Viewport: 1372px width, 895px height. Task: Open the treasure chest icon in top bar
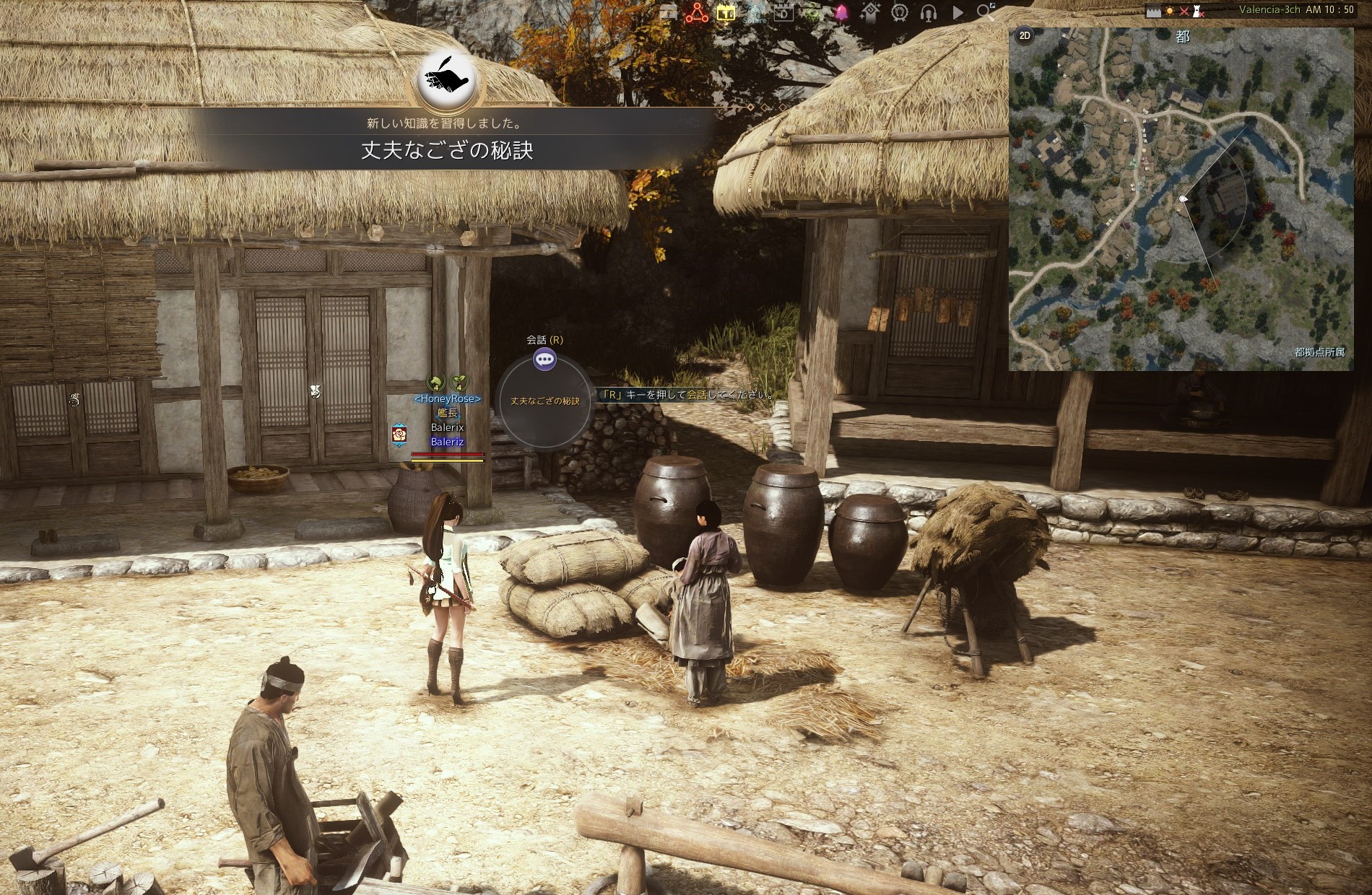pos(668,12)
